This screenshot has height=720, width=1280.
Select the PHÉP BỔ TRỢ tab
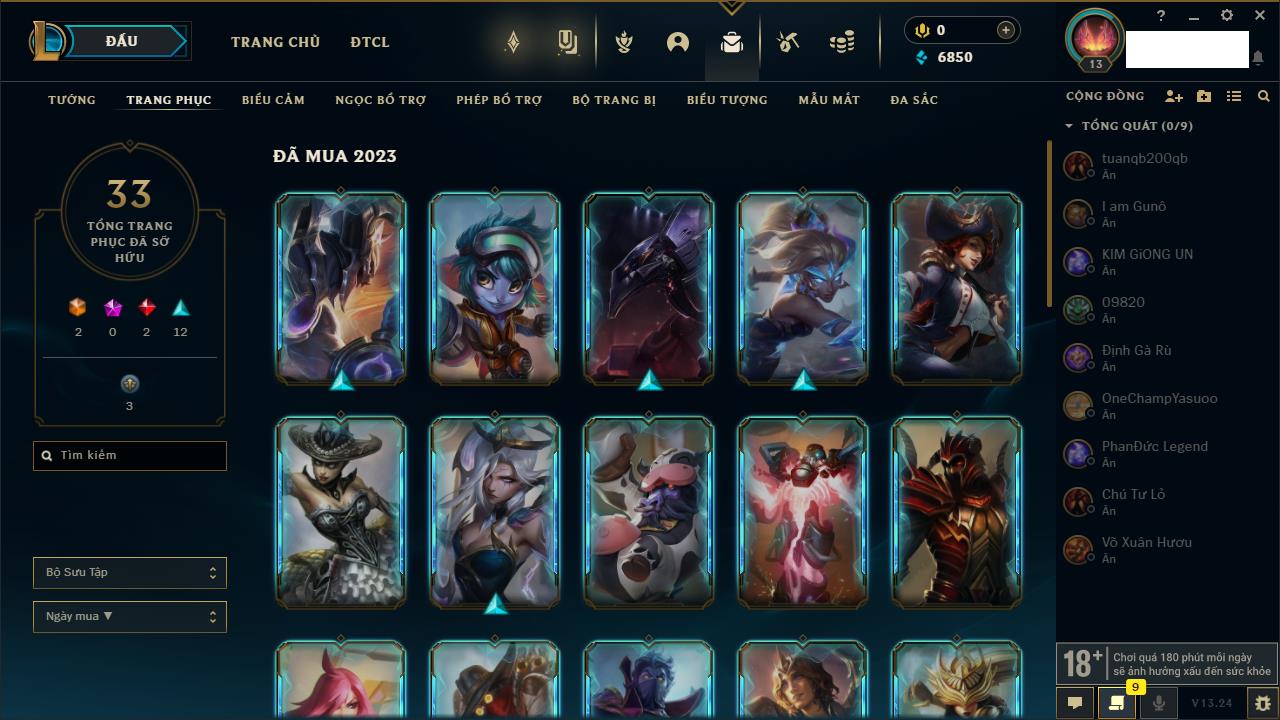[x=499, y=100]
